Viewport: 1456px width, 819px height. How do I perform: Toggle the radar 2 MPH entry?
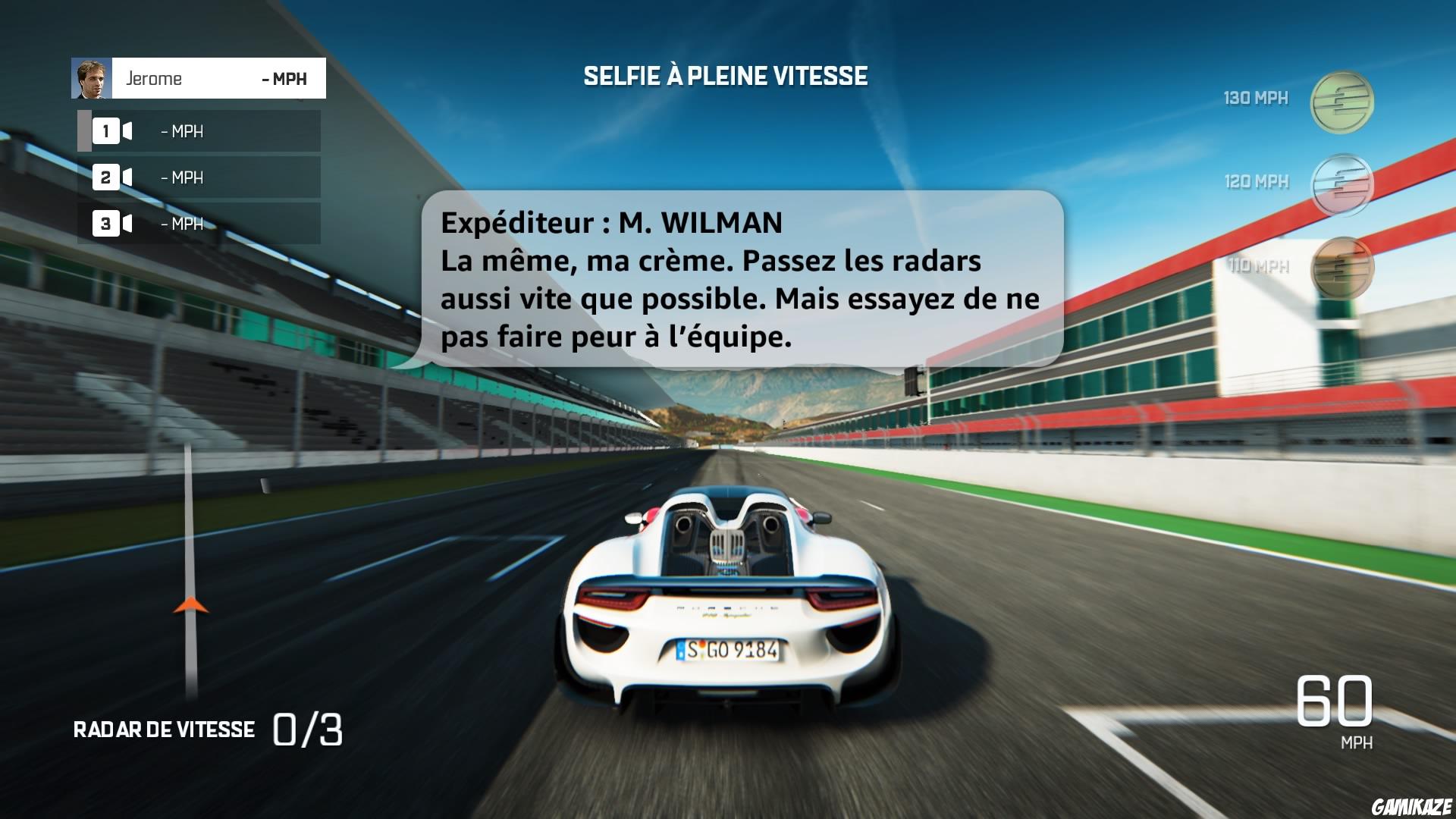[180, 177]
